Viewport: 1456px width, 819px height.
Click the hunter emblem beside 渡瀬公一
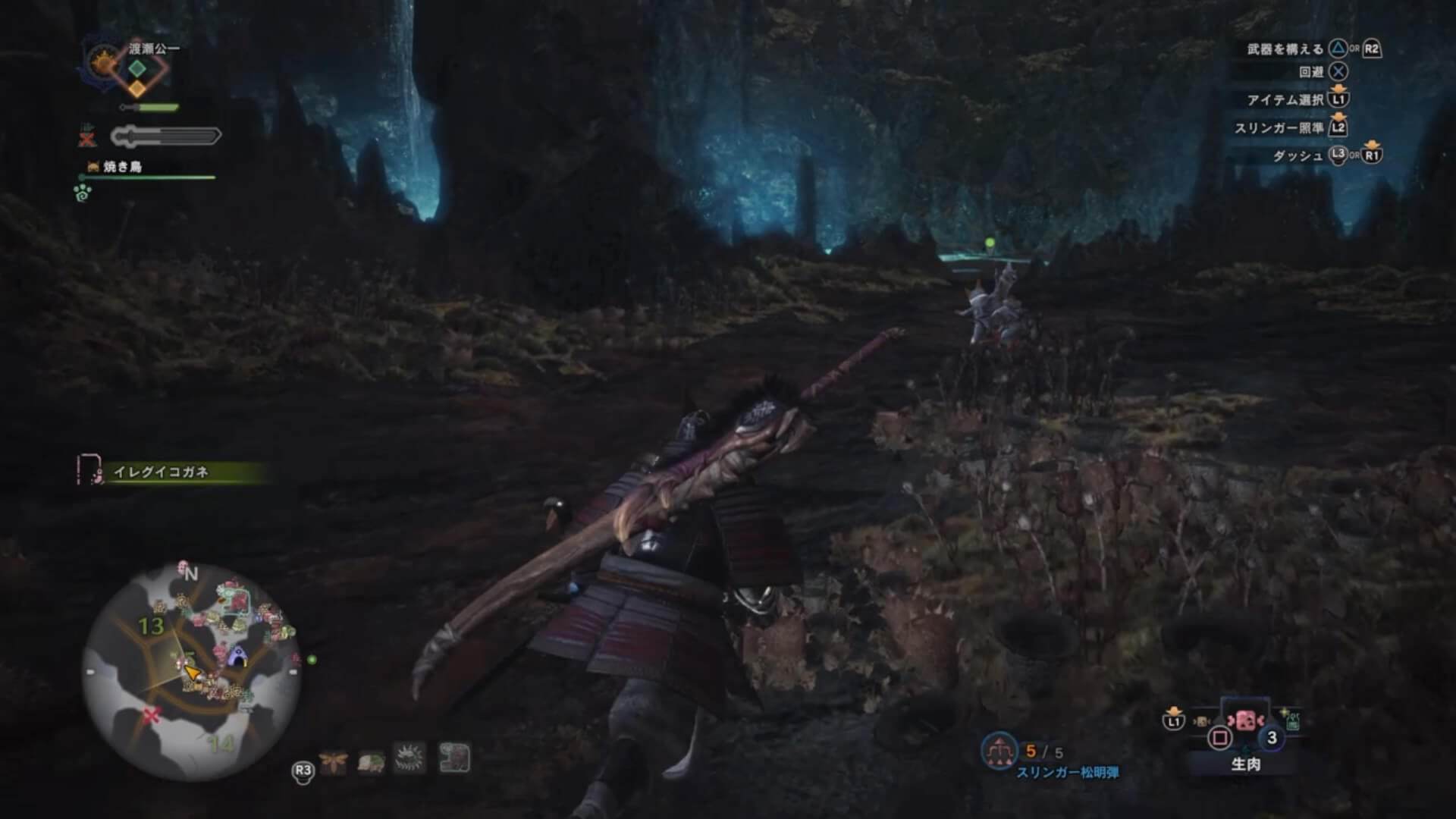pos(102,62)
